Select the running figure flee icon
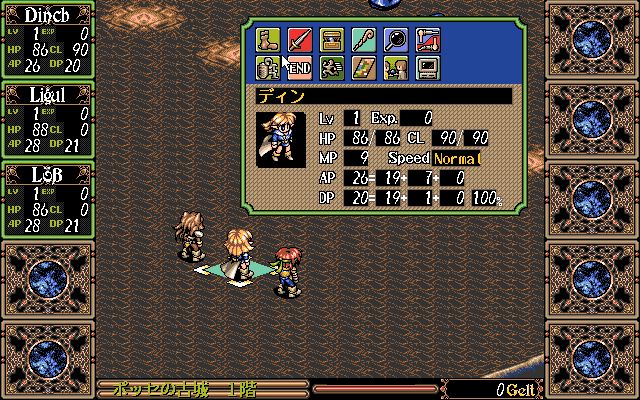This screenshot has width=640, height=400. (332, 68)
